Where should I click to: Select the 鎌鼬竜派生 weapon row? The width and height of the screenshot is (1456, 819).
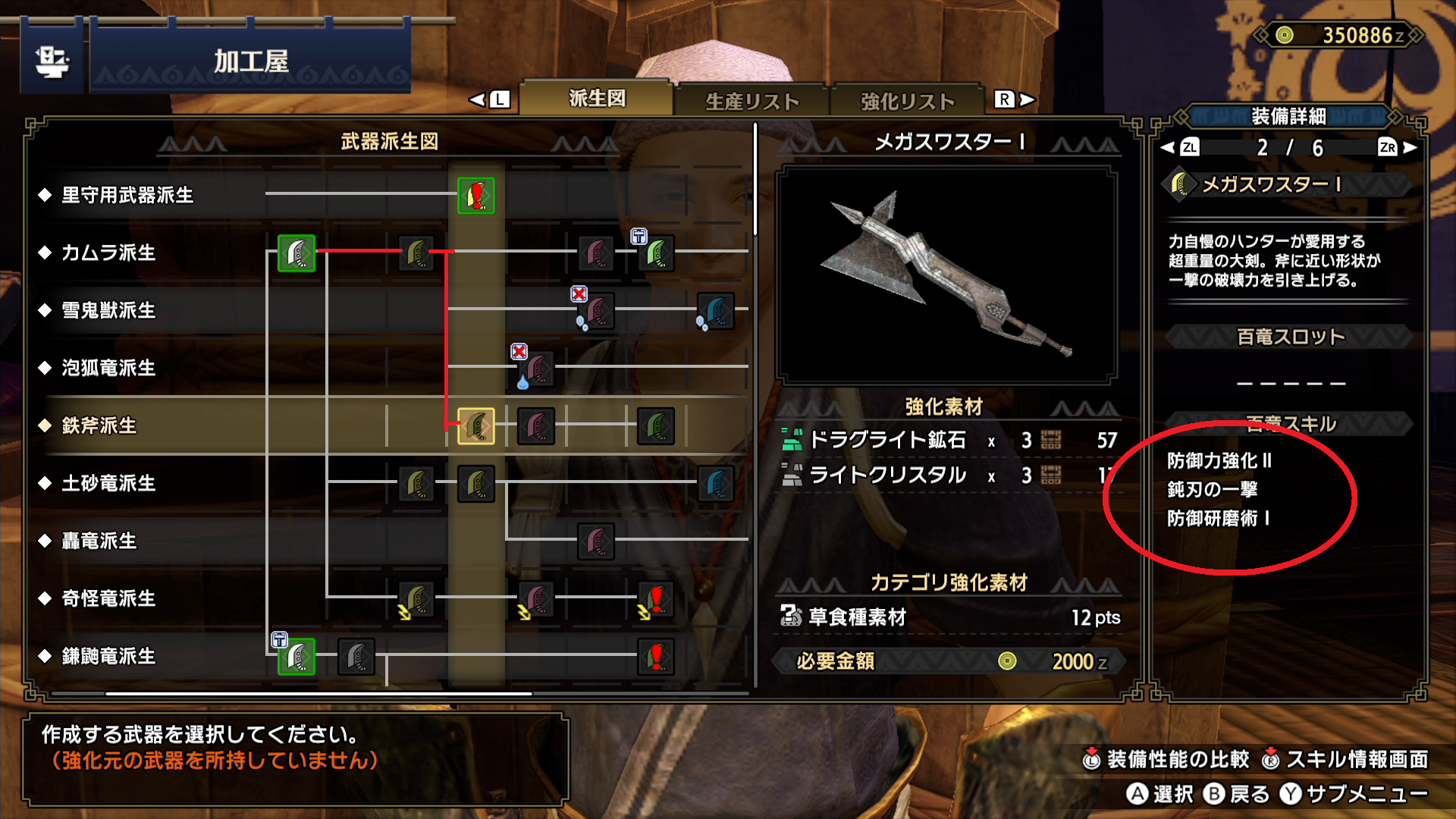[108, 656]
